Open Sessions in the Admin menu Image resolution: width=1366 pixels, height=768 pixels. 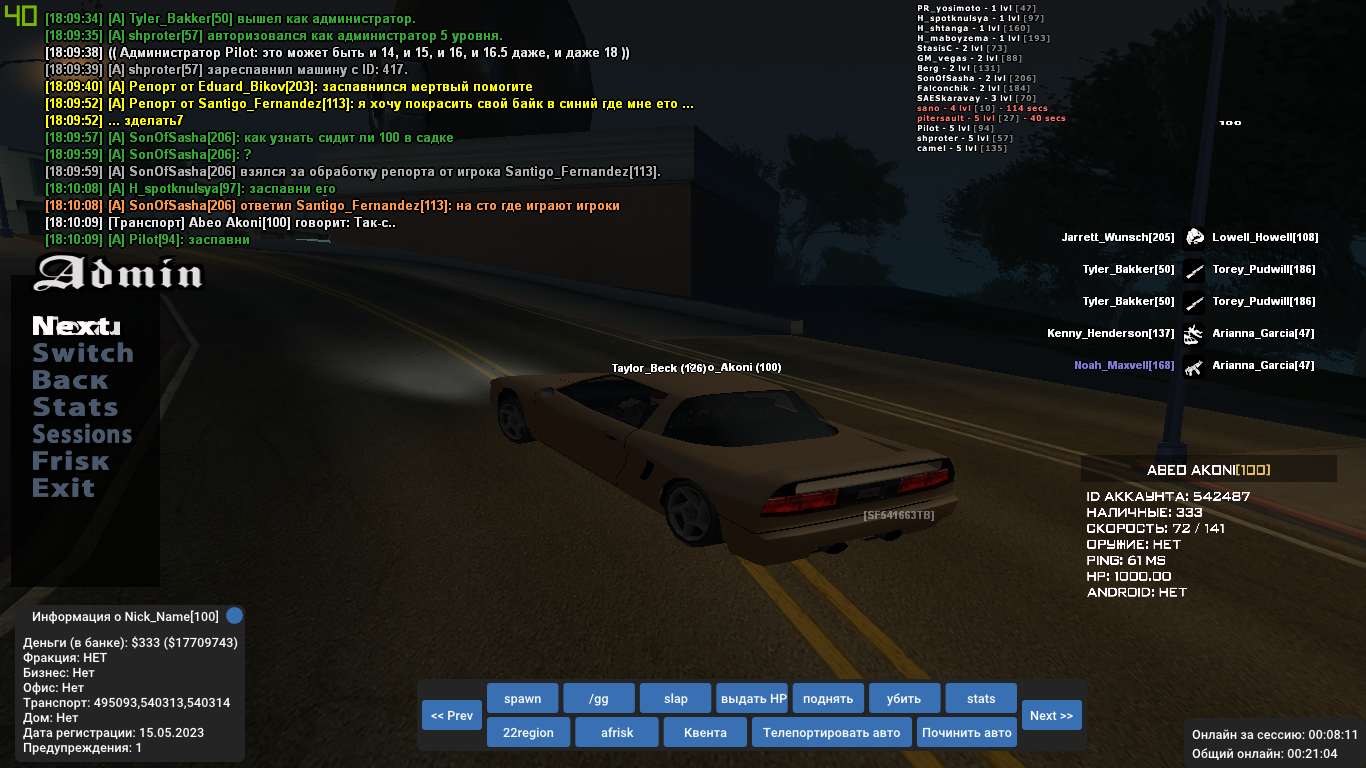click(x=82, y=434)
